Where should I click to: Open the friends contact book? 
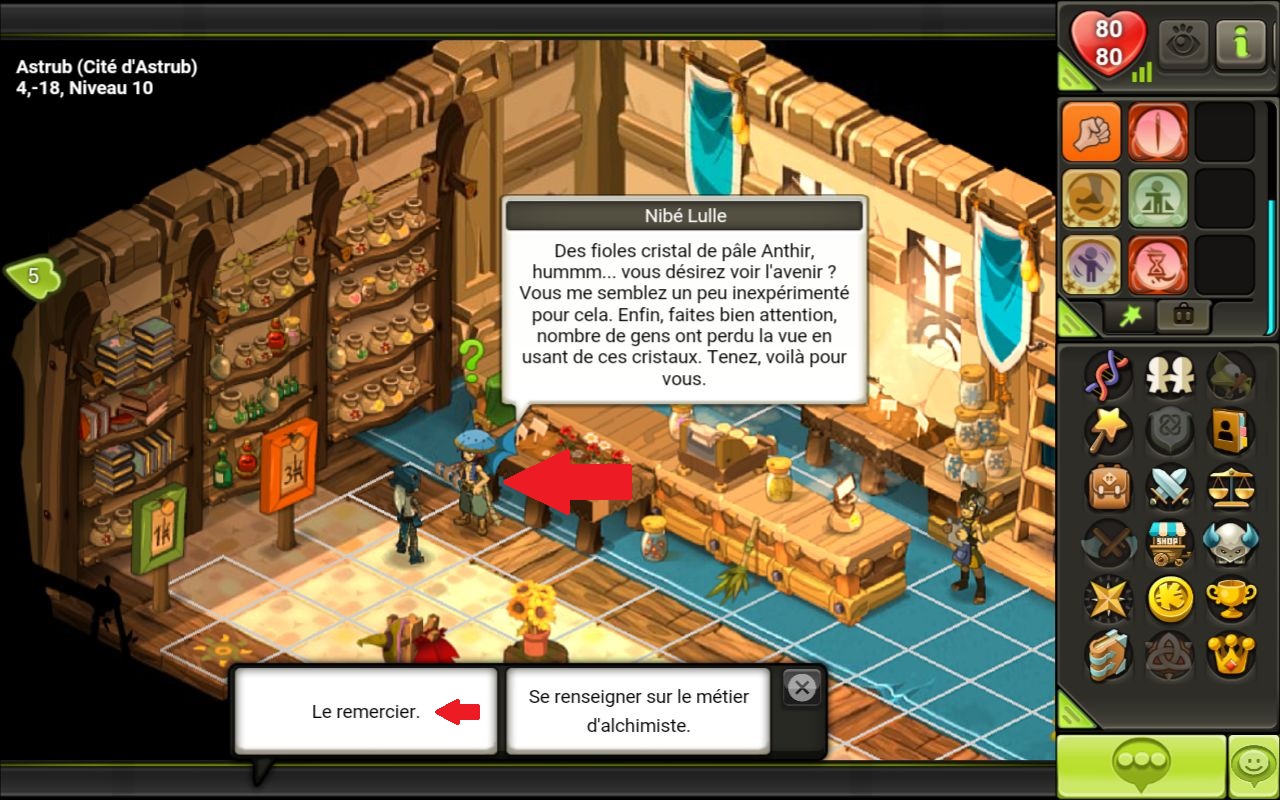pyautogui.click(x=1230, y=431)
